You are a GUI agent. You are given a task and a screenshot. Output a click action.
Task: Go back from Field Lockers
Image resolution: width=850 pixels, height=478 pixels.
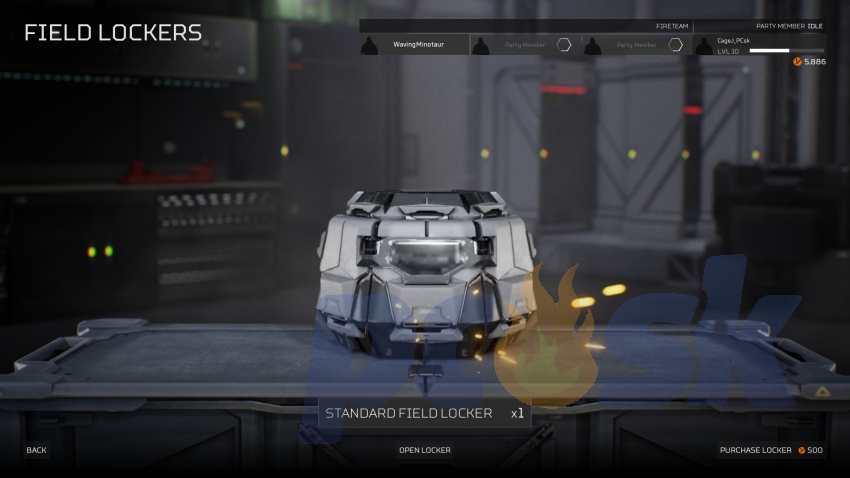tap(36, 450)
